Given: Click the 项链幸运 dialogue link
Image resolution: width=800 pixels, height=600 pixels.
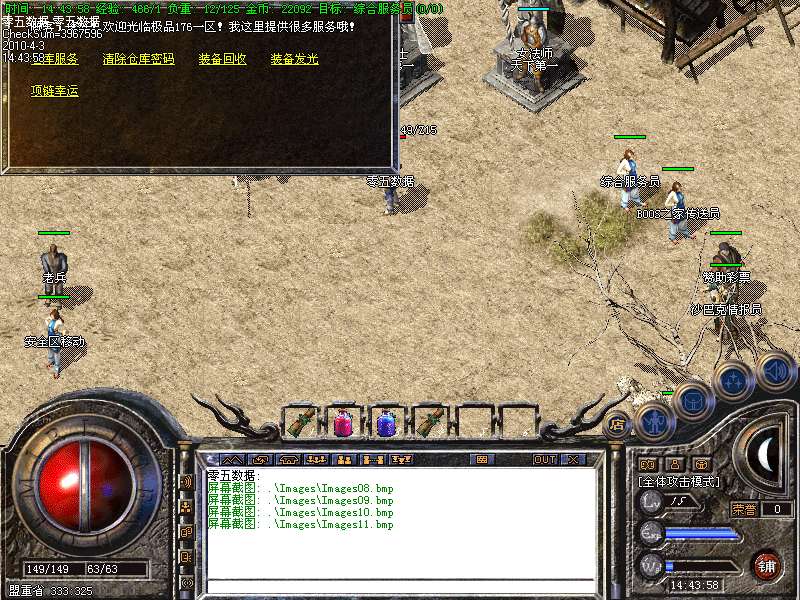Looking at the screenshot, I should click(x=54, y=91).
